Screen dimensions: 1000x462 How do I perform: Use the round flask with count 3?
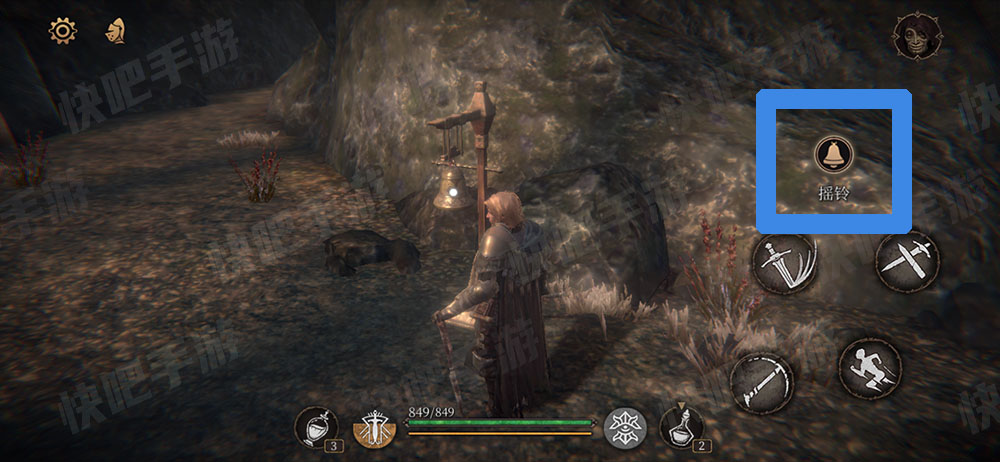316,427
